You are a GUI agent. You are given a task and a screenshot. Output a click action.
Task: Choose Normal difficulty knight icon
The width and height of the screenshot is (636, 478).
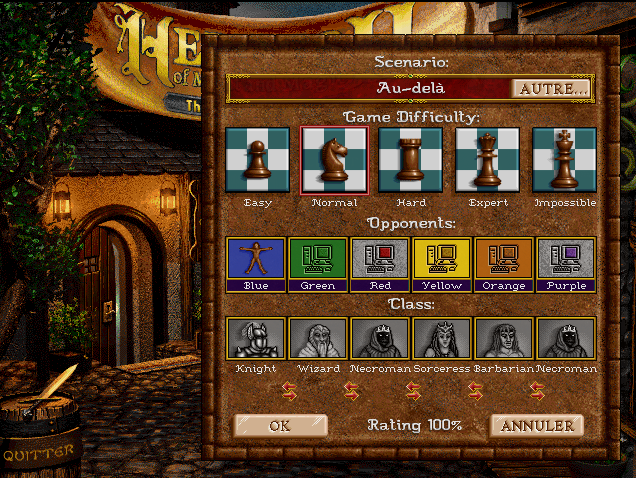tap(335, 160)
